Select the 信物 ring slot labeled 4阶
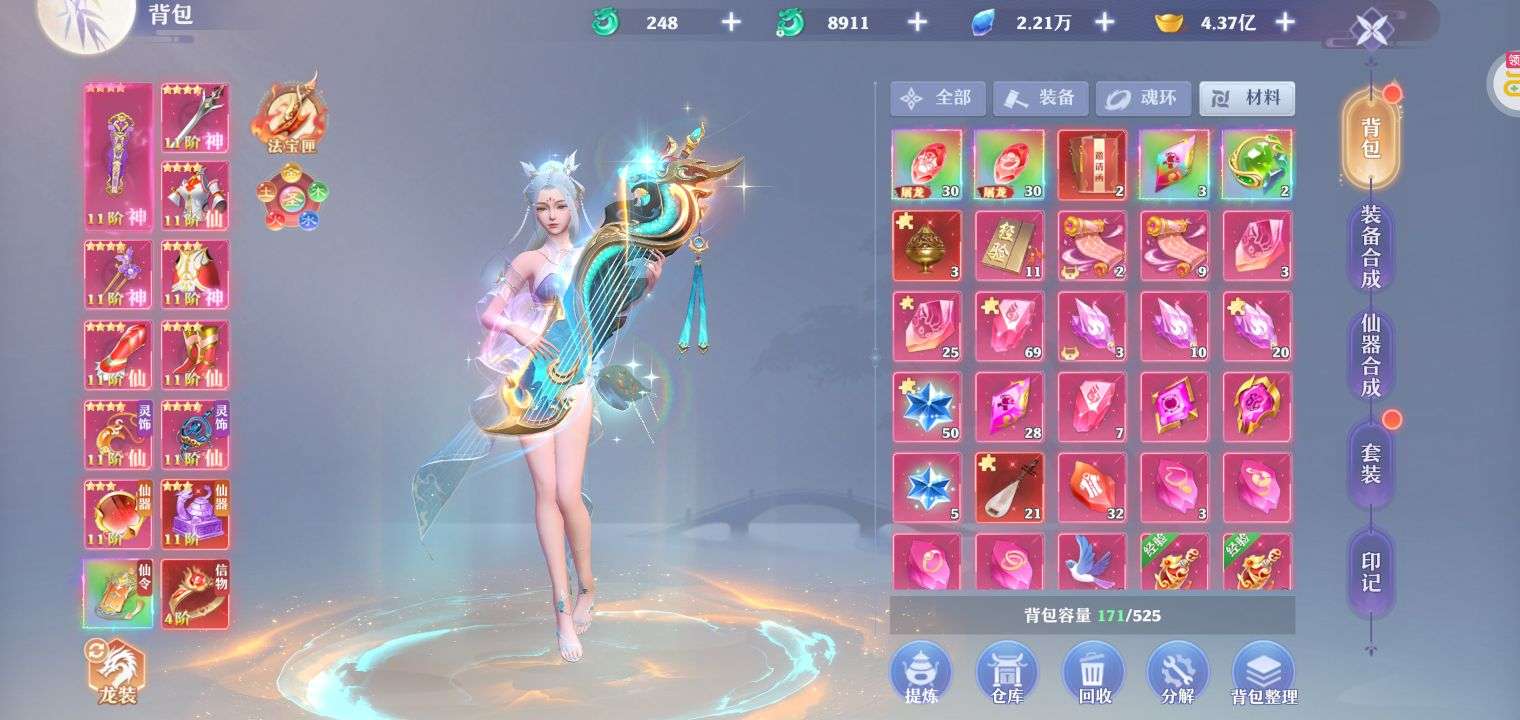The width and height of the screenshot is (1520, 720). pyautogui.click(x=195, y=594)
